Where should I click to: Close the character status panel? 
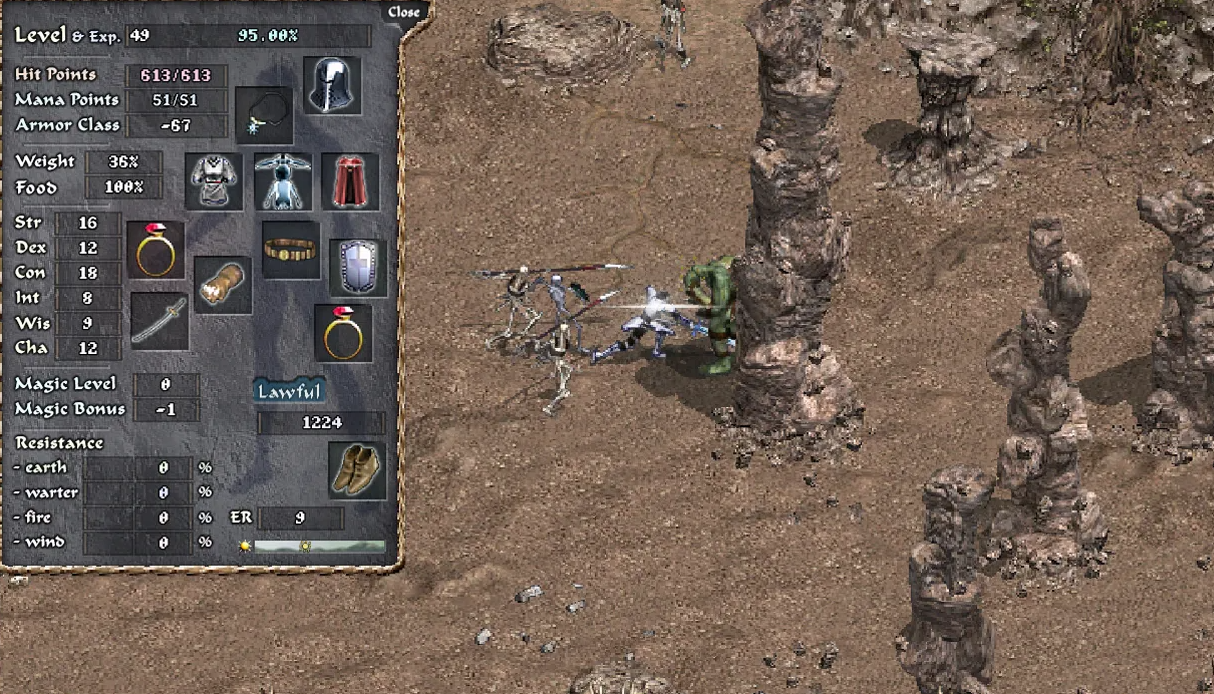(x=404, y=12)
